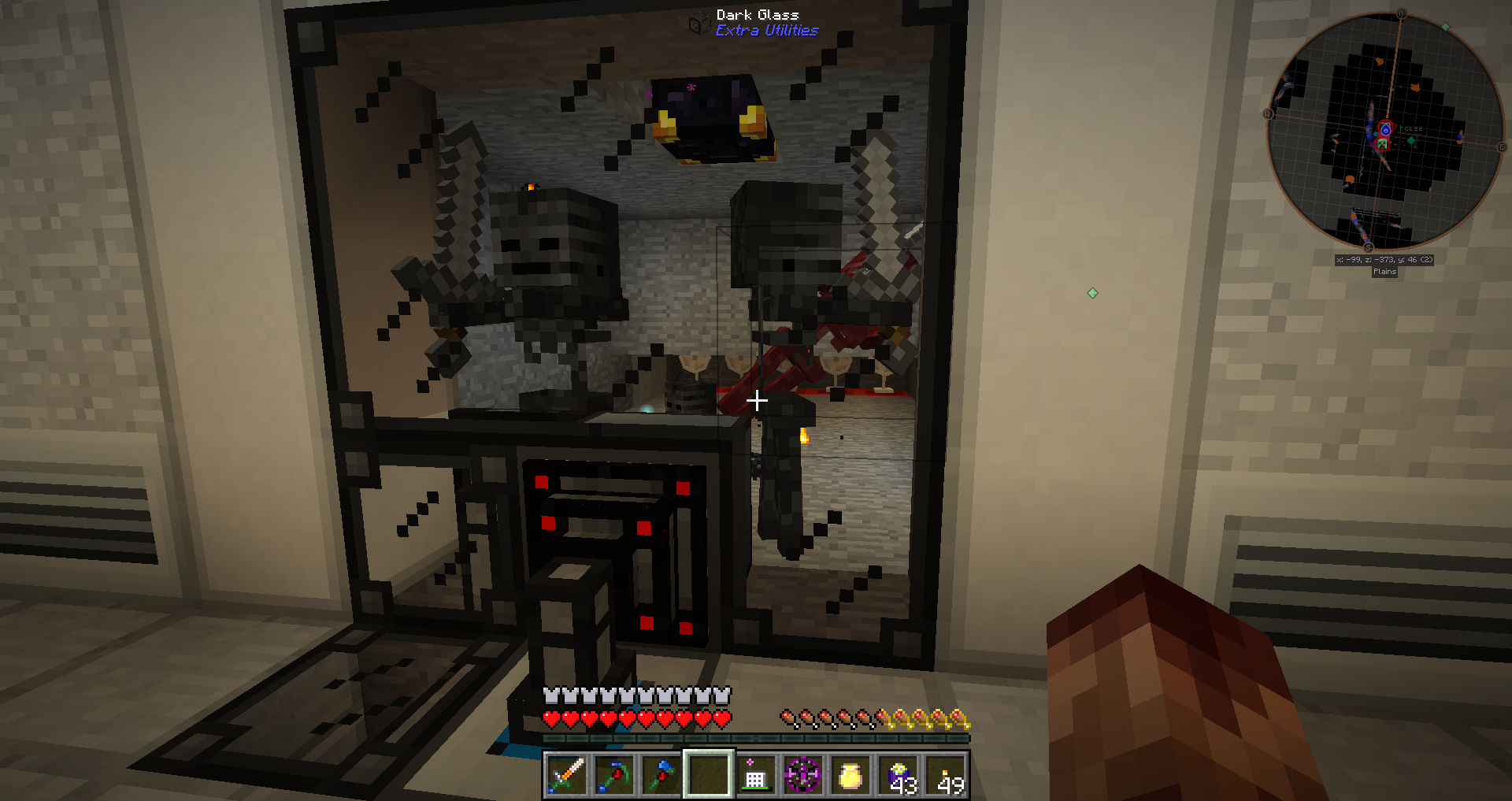Pick the white antenna device hotbar slot
This screenshot has height=801, width=1512.
coord(756,775)
